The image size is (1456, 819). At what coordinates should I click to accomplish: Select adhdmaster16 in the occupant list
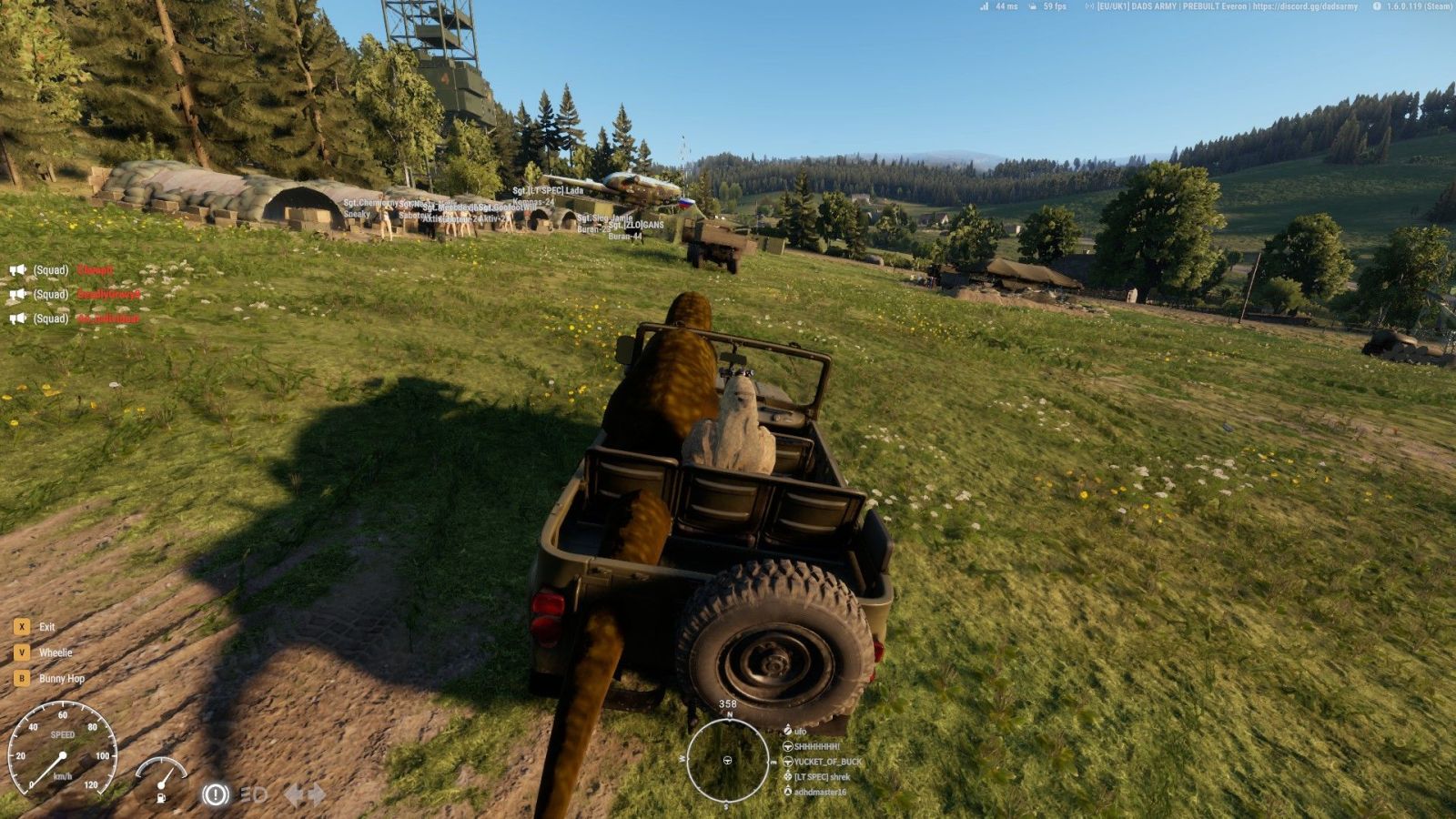pyautogui.click(x=819, y=792)
